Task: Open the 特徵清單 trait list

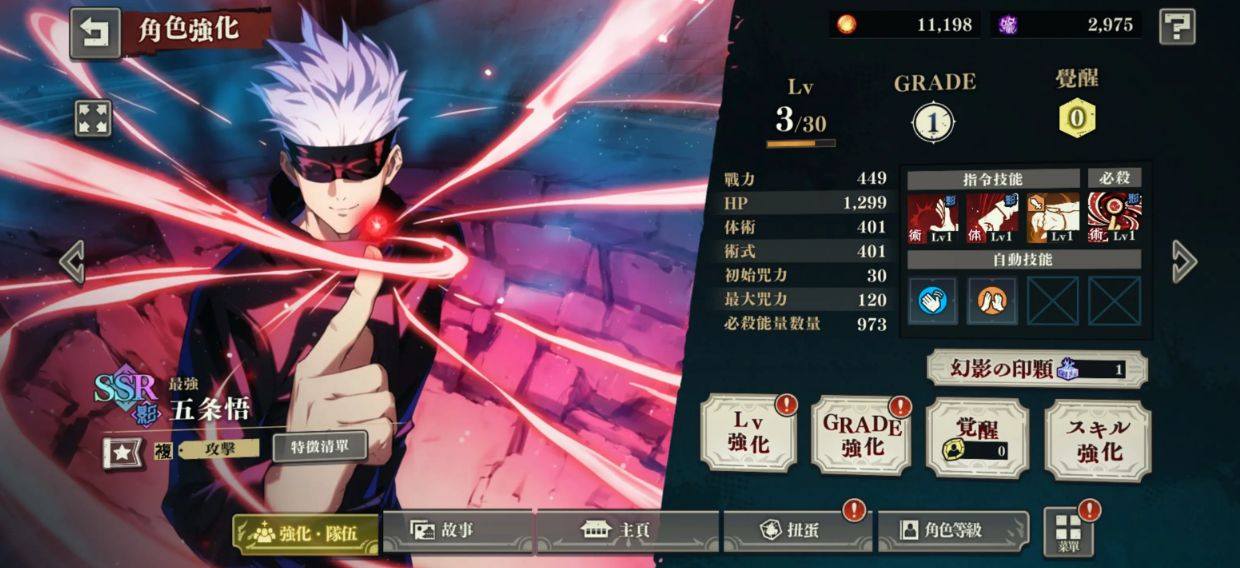Action: click(x=319, y=446)
